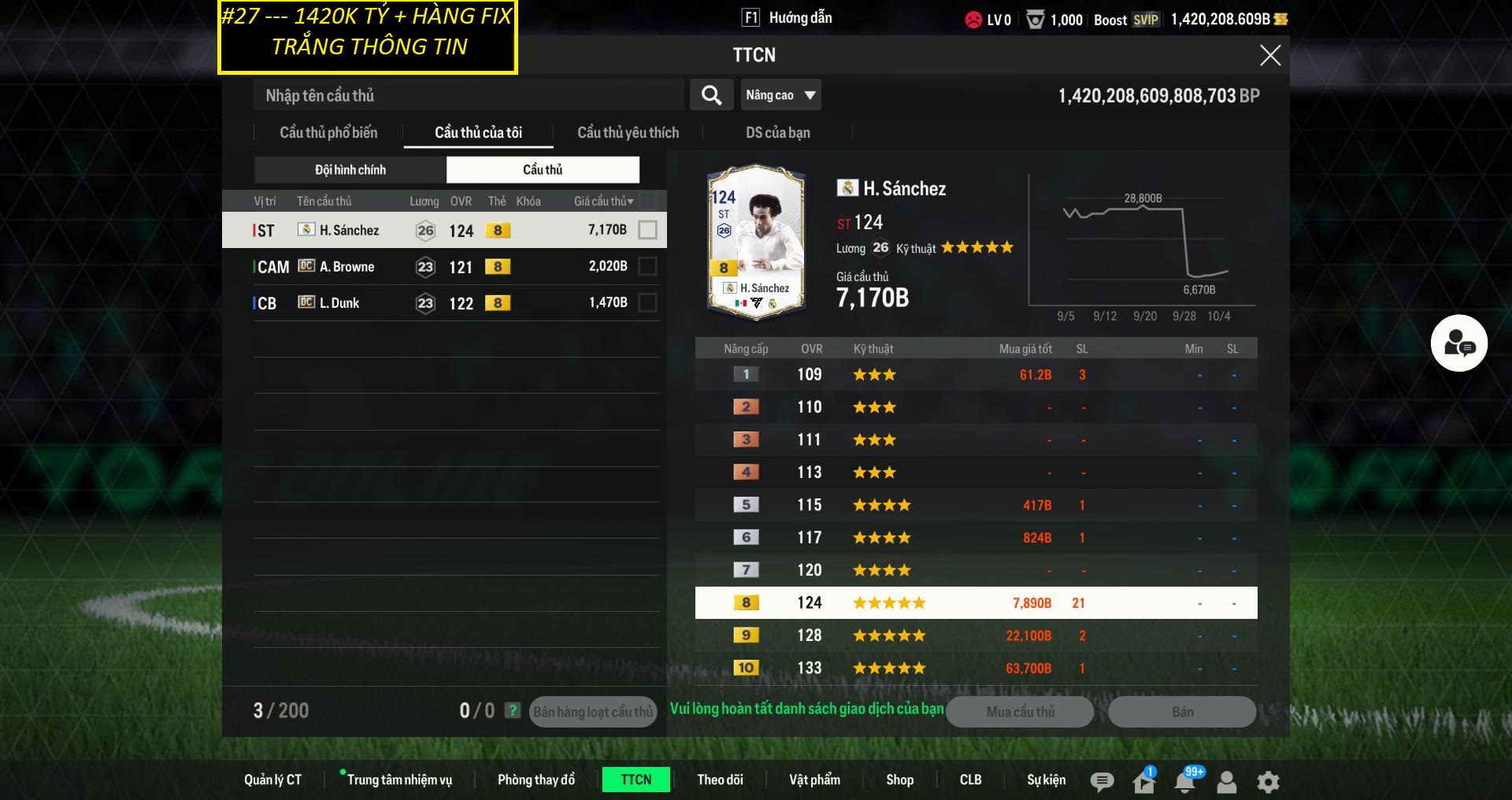Tick the checkbox for L. Dunk

(x=647, y=302)
